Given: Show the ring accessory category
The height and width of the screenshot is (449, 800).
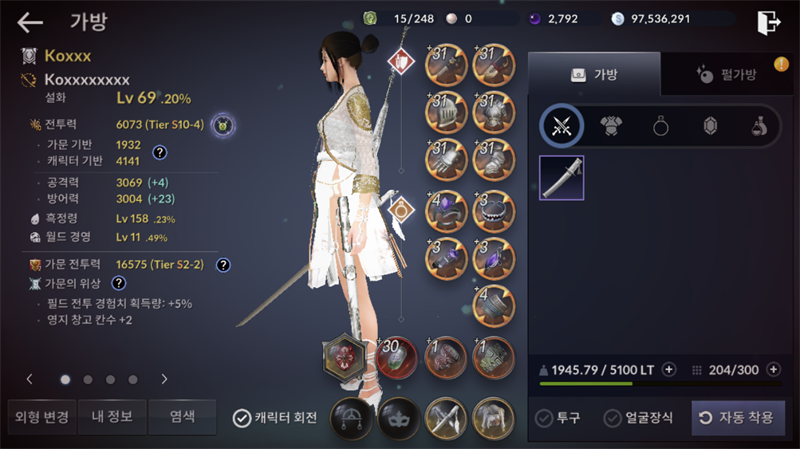Looking at the screenshot, I should pos(661,126).
